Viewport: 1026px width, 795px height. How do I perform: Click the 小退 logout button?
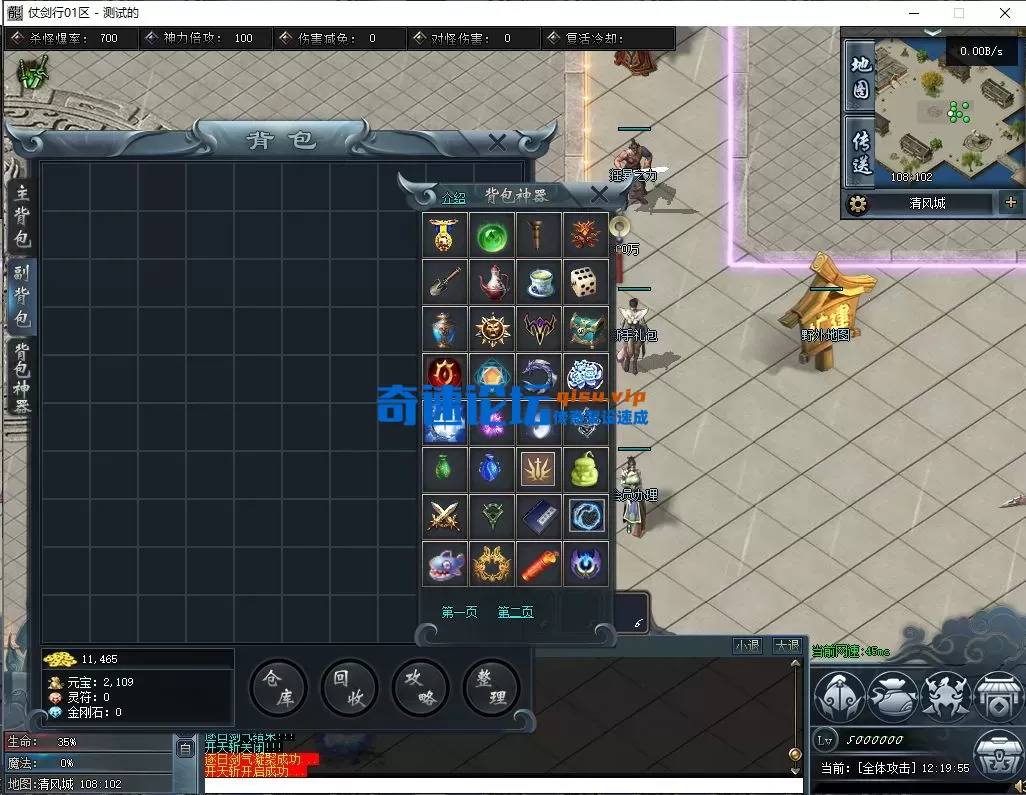[x=747, y=646]
